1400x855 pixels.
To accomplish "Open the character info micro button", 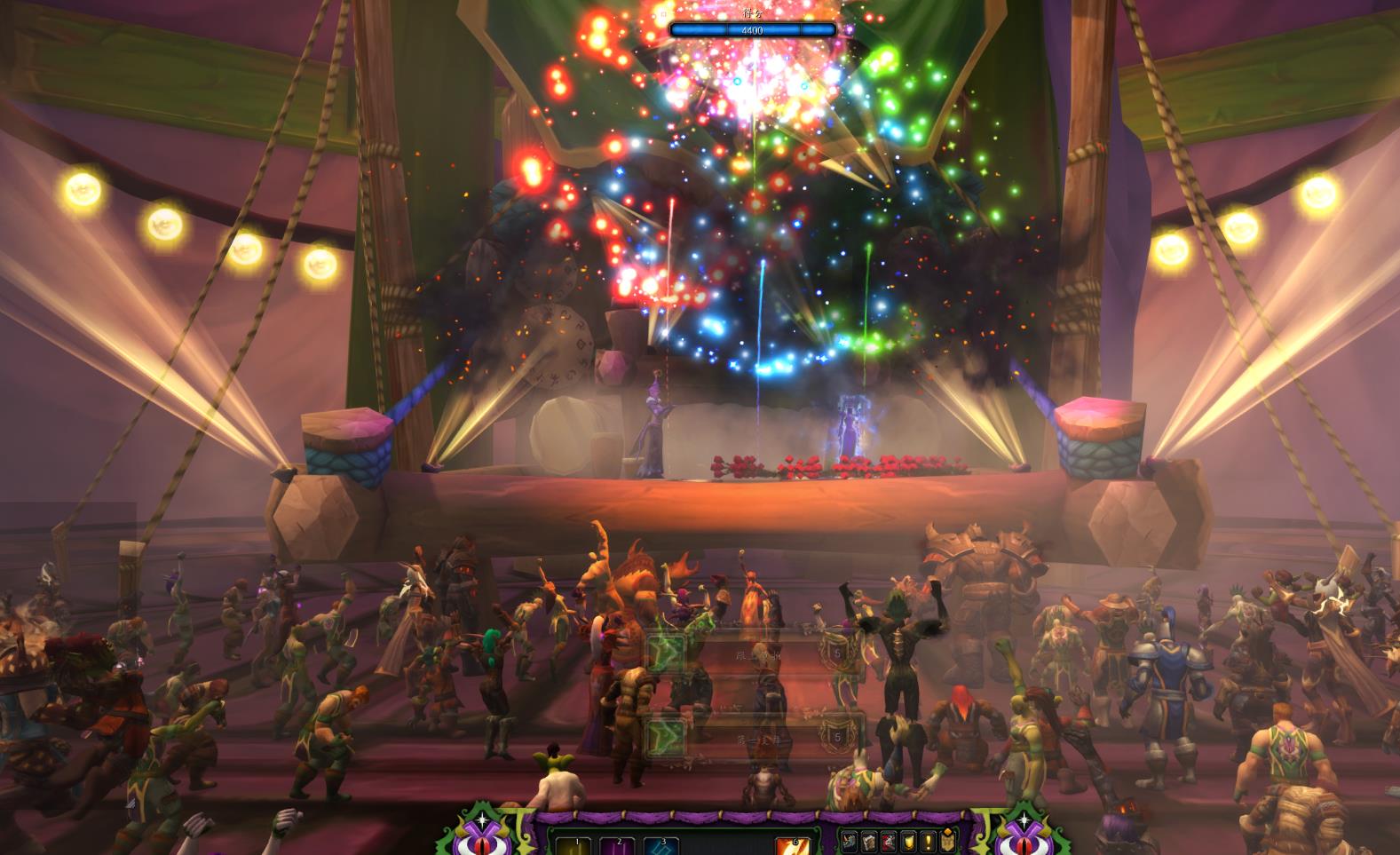I will (850, 841).
